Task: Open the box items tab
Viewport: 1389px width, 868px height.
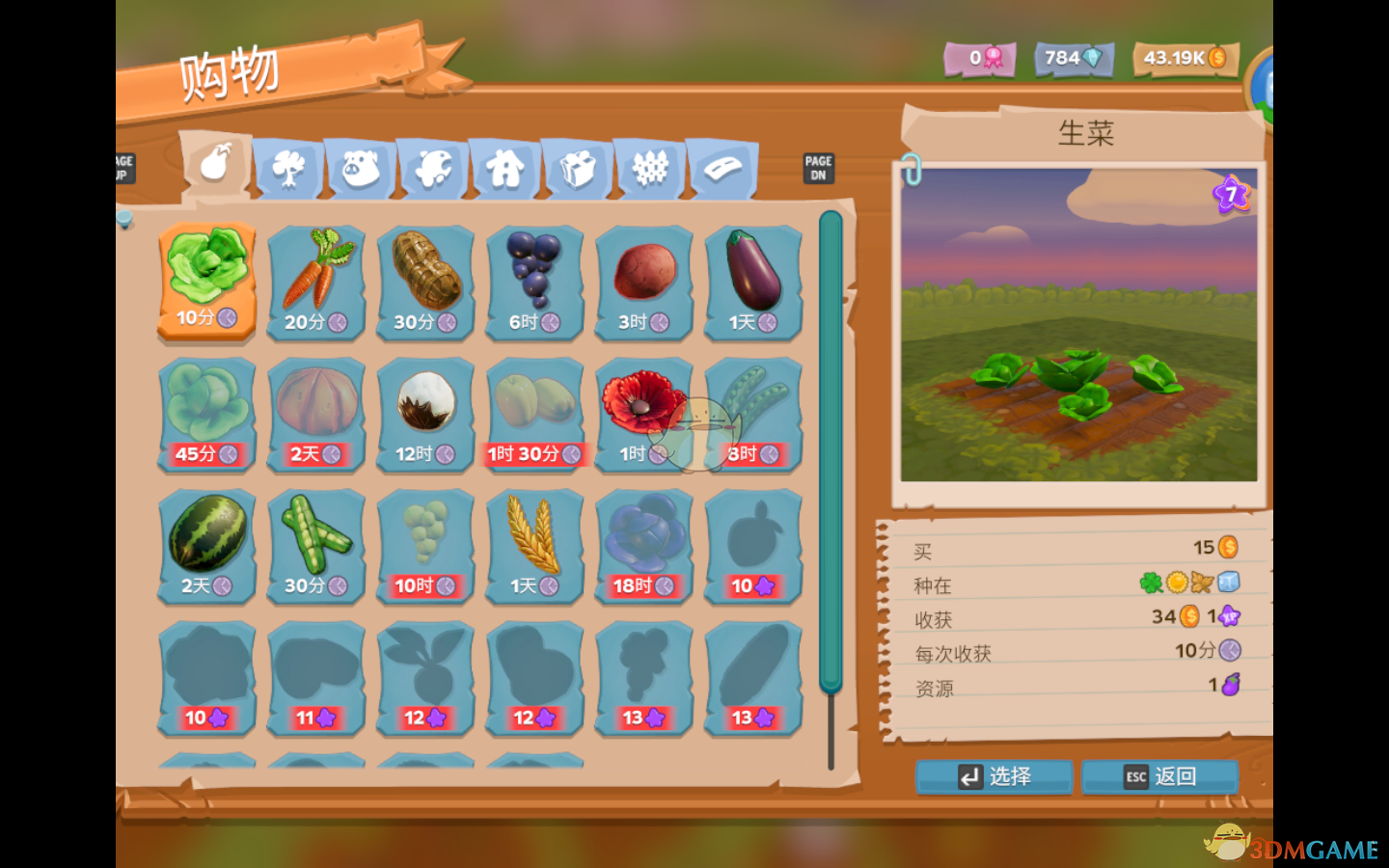Action: point(578,170)
